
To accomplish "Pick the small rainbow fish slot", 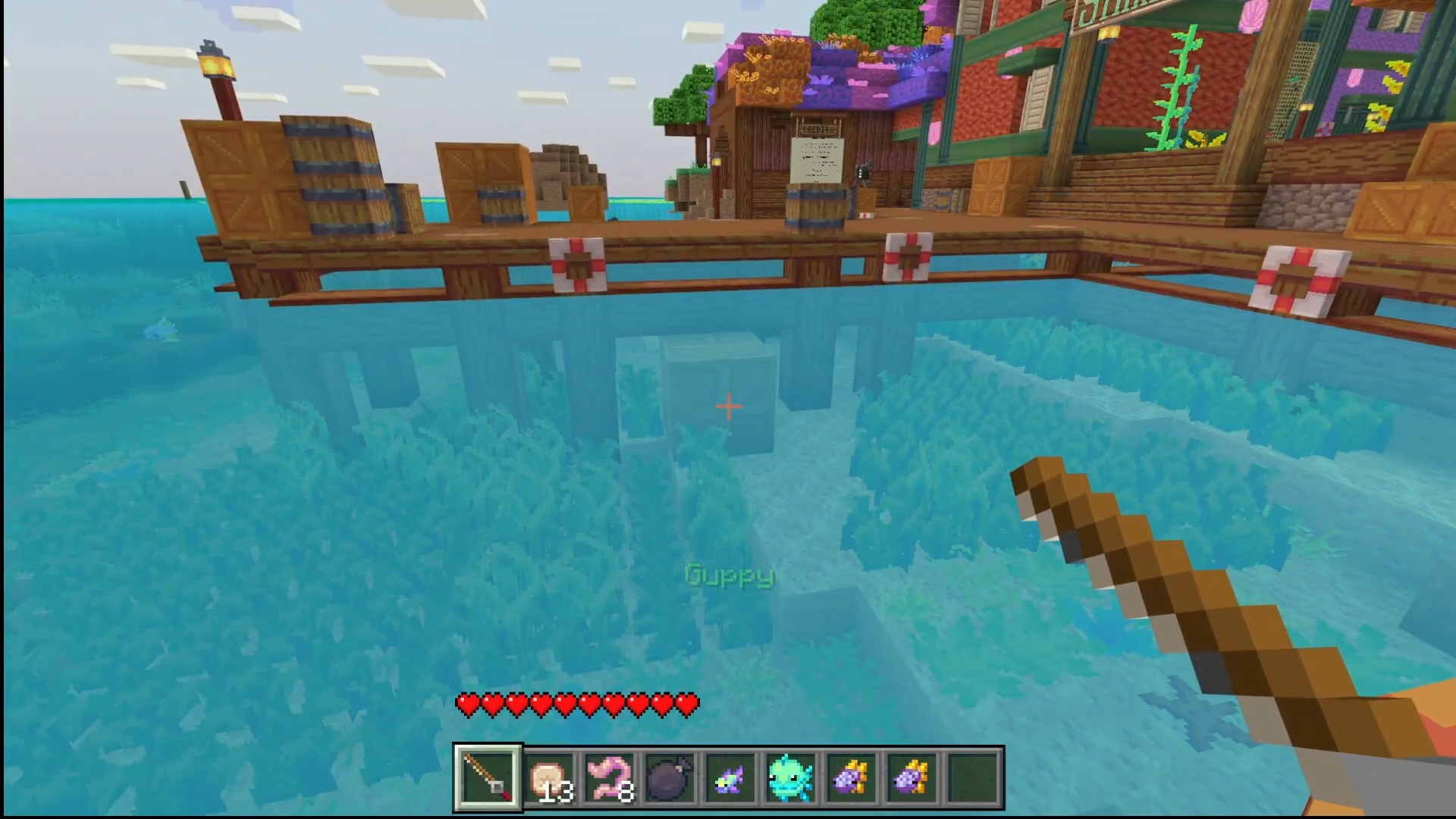I will click(x=730, y=777).
